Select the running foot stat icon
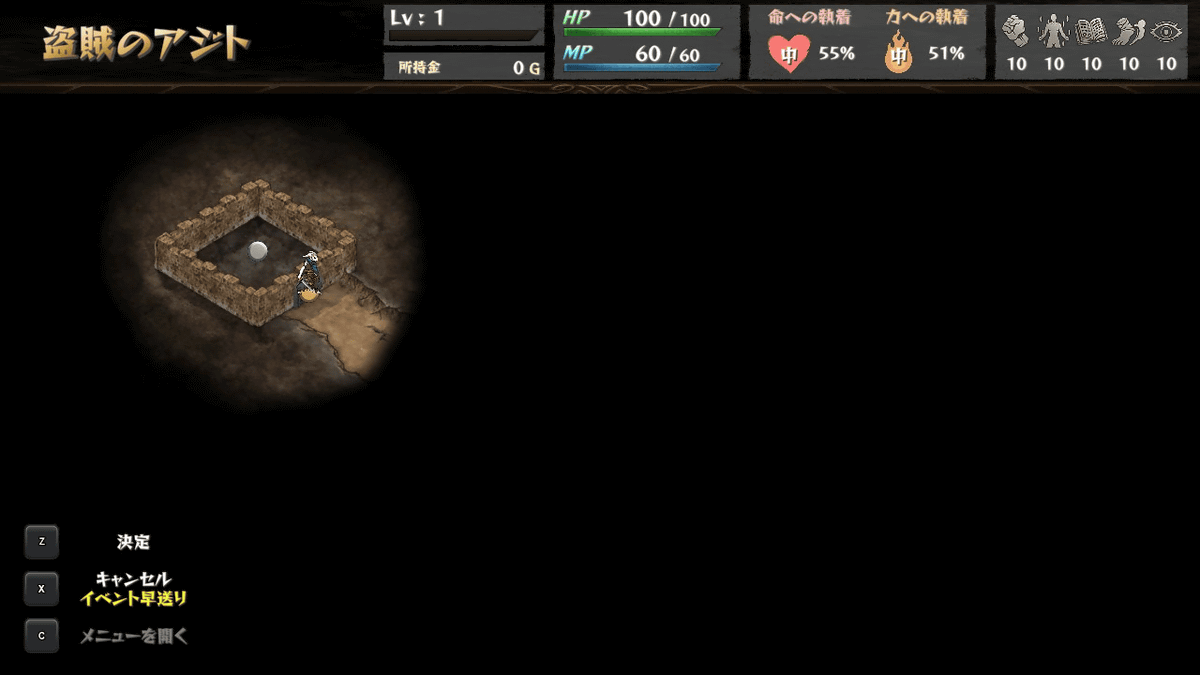 [1129, 33]
